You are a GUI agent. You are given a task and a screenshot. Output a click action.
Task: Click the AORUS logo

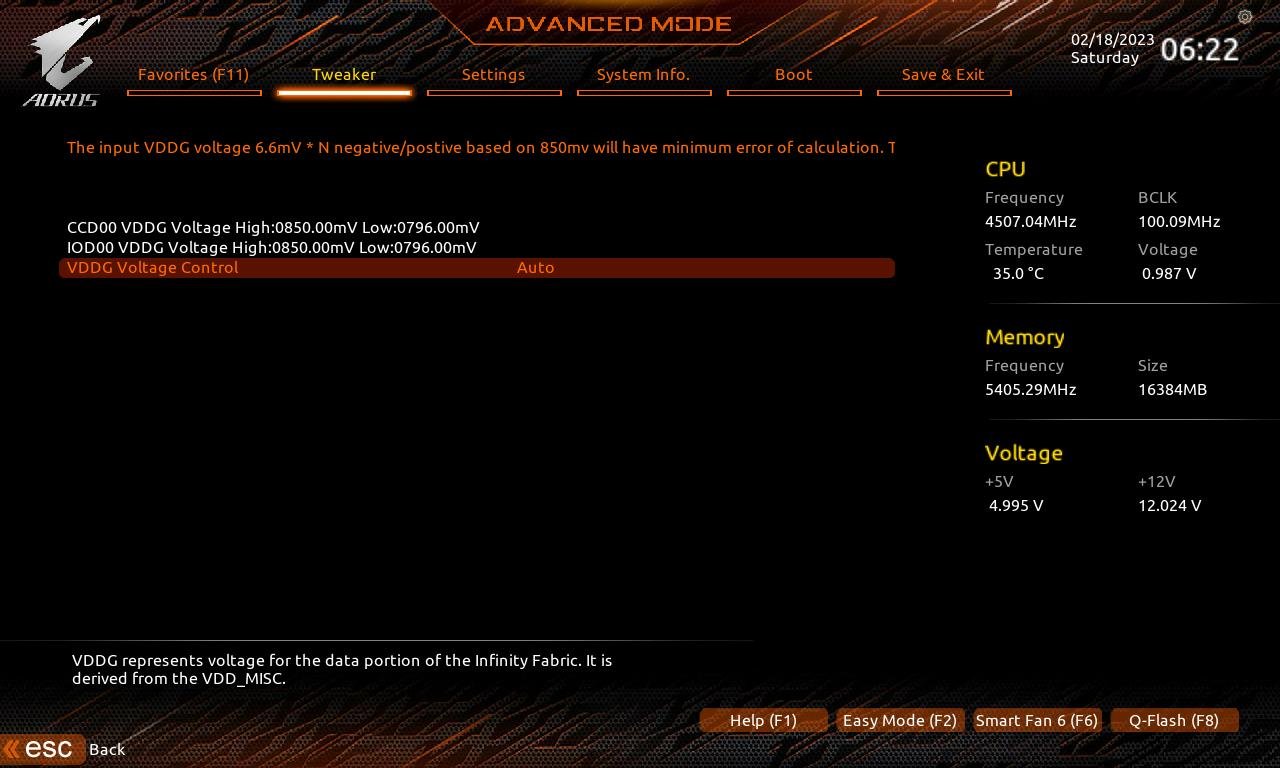pos(60,58)
